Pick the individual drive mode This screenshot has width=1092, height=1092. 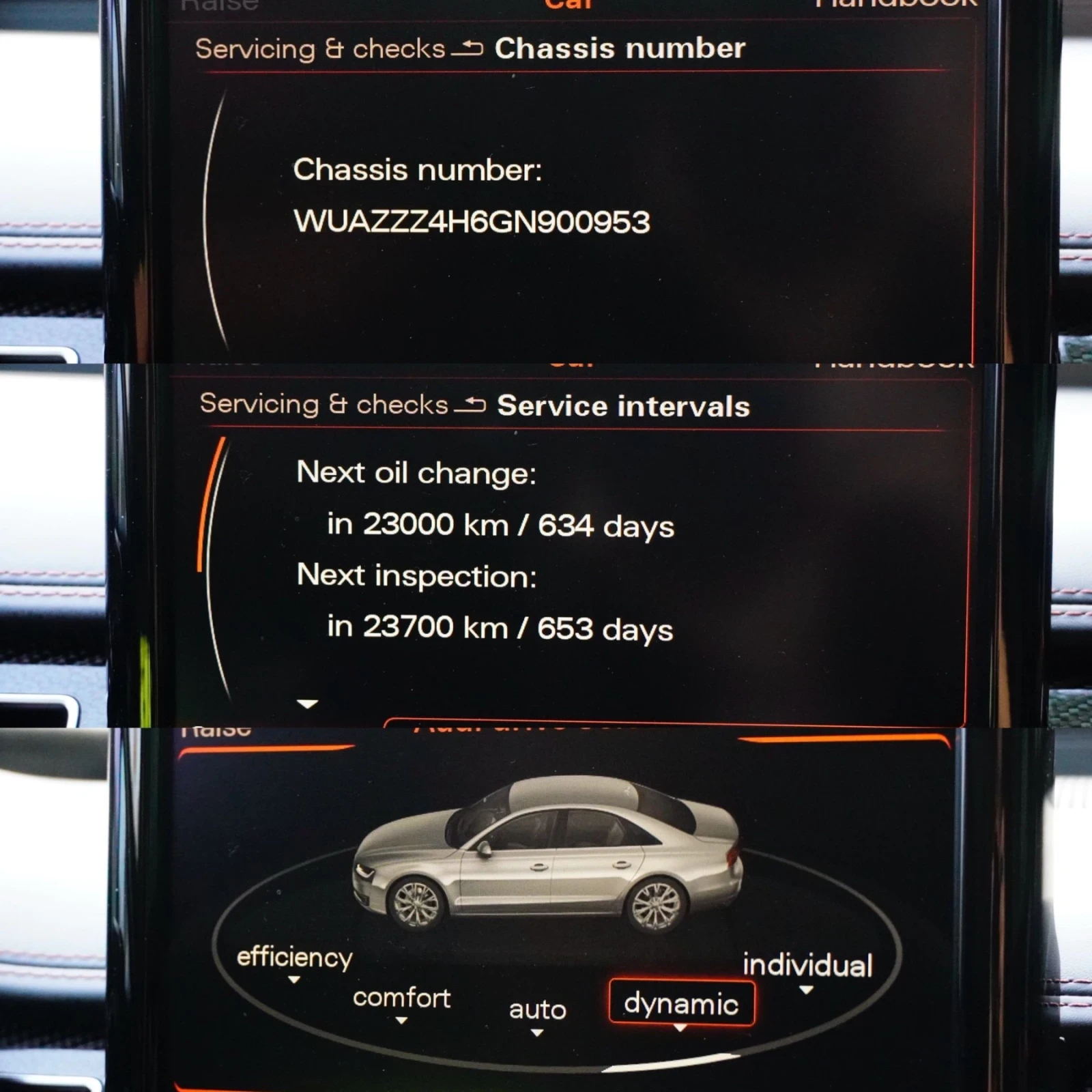pyautogui.click(x=807, y=966)
